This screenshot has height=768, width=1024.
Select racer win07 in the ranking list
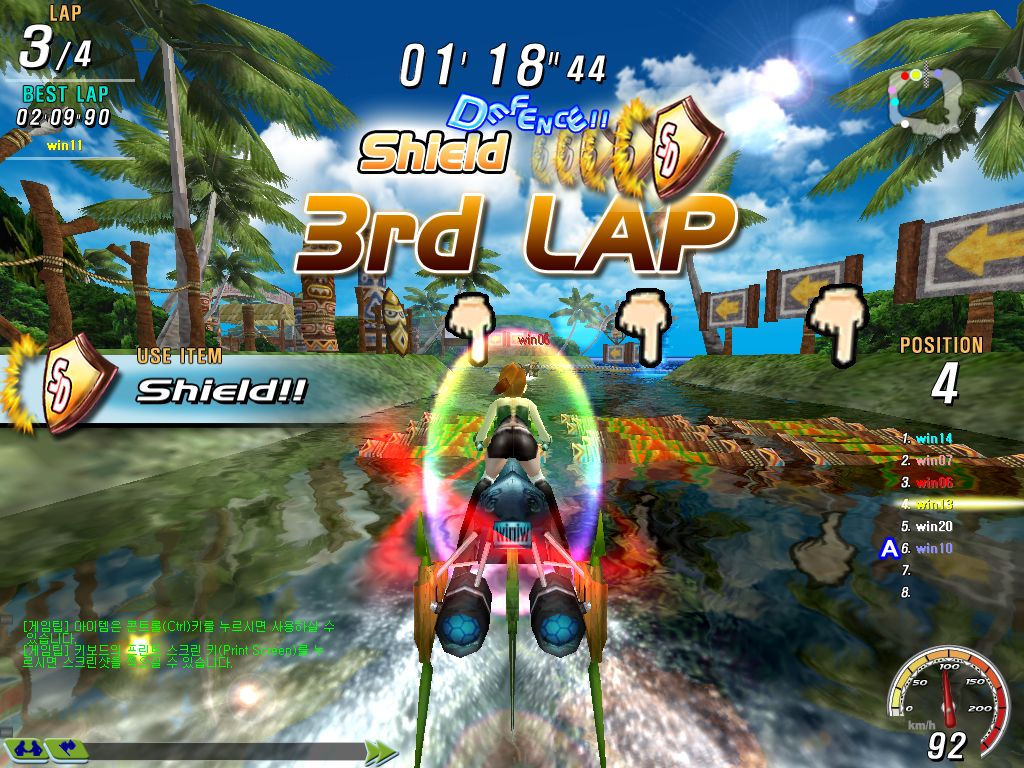click(933, 460)
